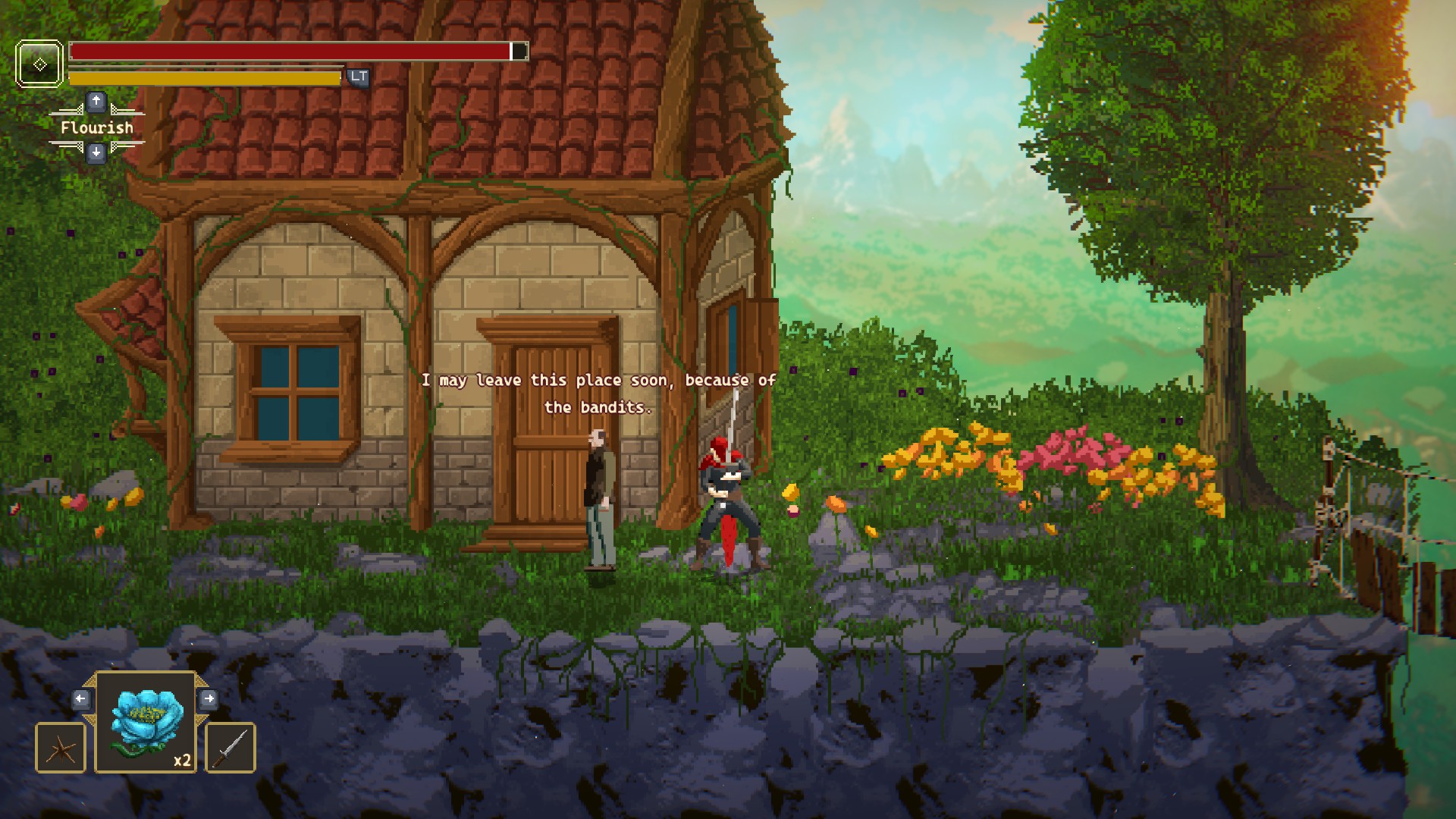Select the twig item slot
Image resolution: width=1456 pixels, height=819 pixels.
pyautogui.click(x=61, y=748)
